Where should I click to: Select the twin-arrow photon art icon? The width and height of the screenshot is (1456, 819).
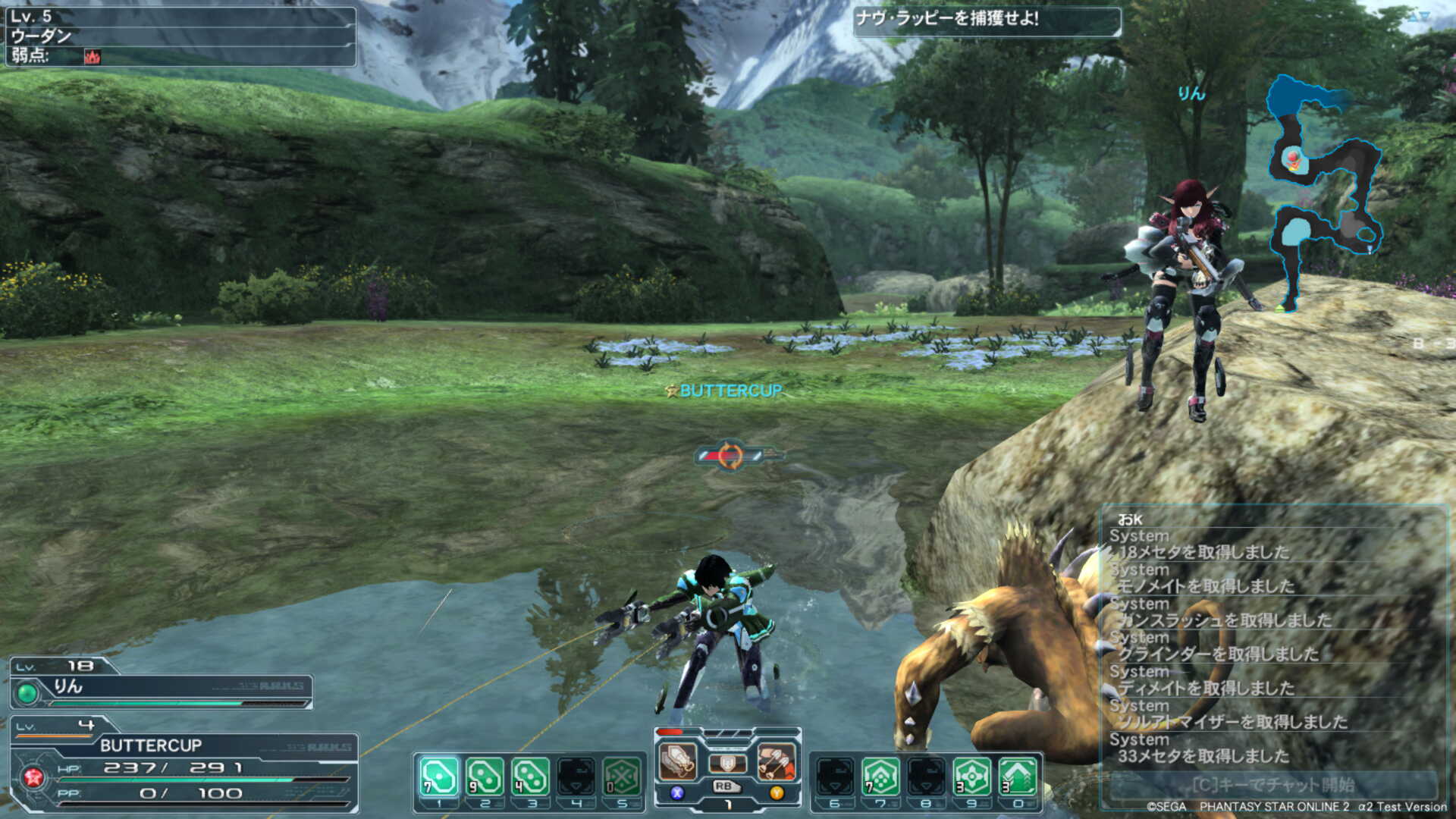pos(776,761)
